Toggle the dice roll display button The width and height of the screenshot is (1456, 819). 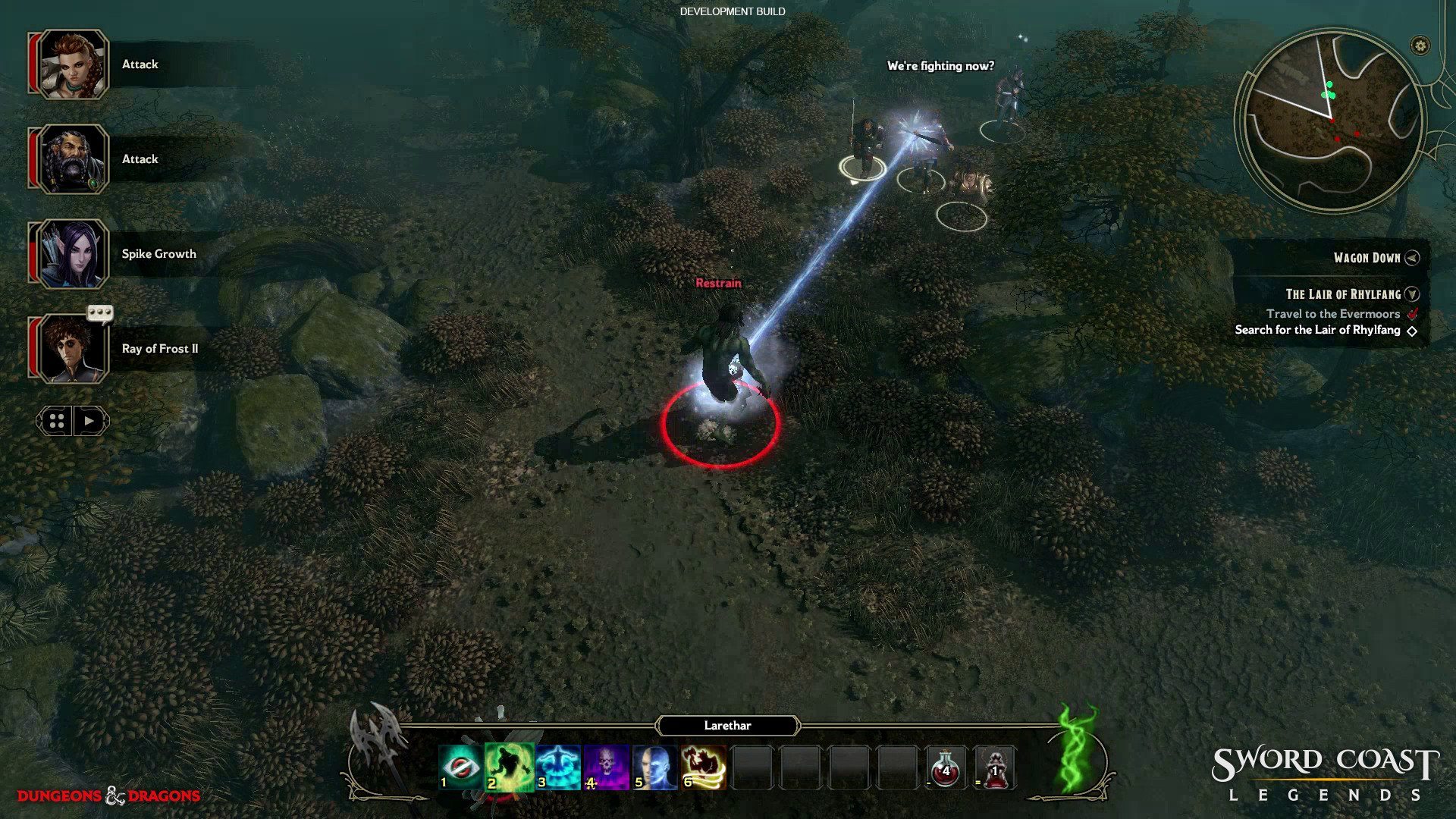click(56, 421)
